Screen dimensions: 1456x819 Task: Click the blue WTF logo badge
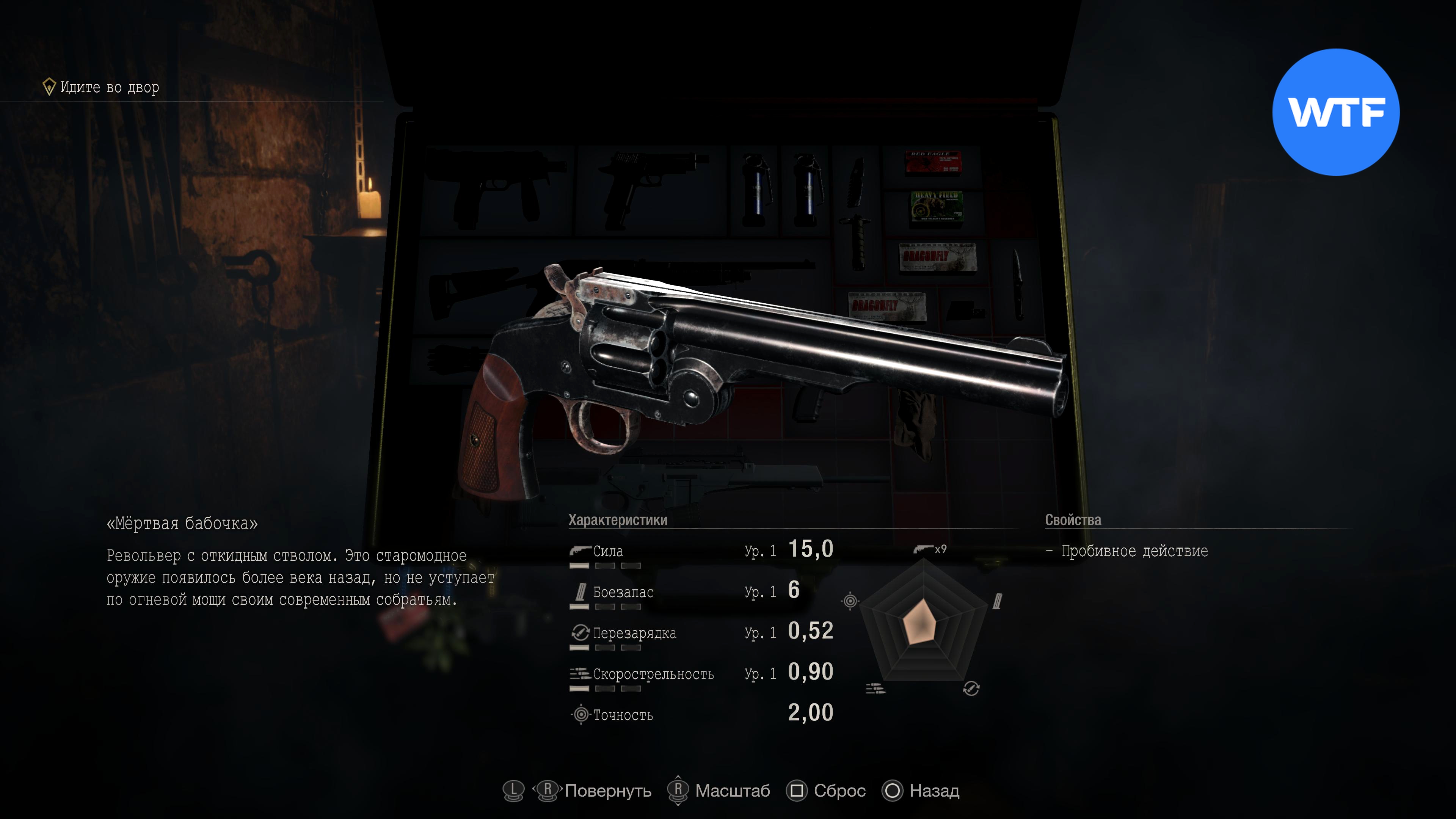[1335, 112]
